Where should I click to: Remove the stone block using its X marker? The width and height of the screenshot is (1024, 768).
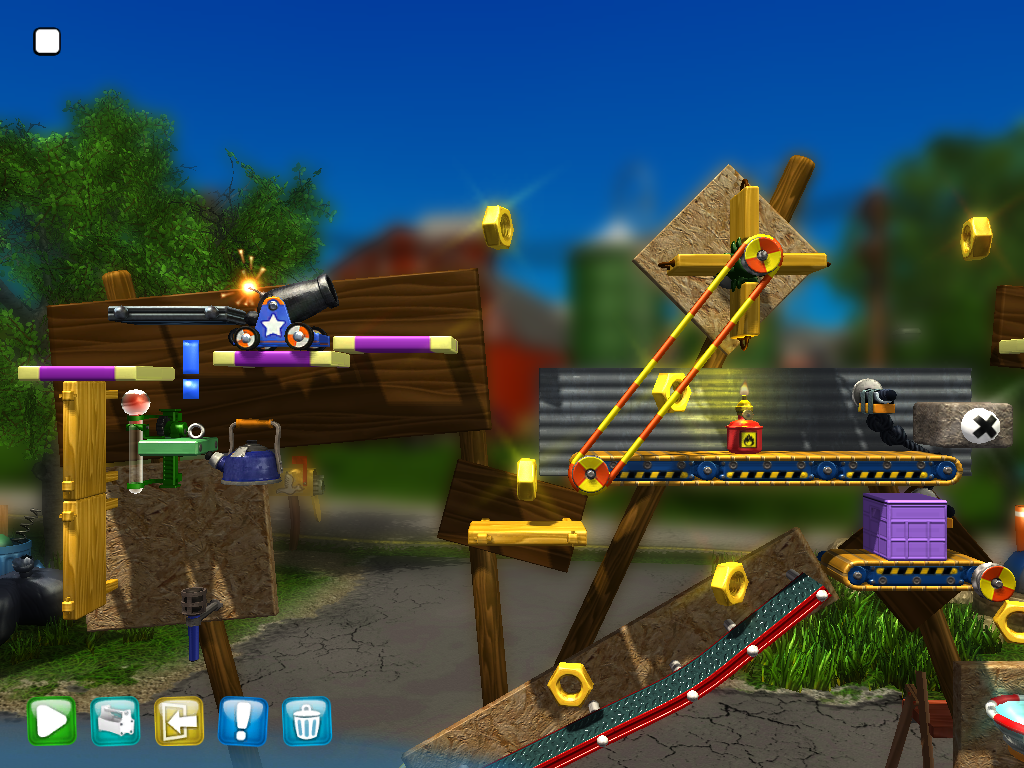click(980, 427)
